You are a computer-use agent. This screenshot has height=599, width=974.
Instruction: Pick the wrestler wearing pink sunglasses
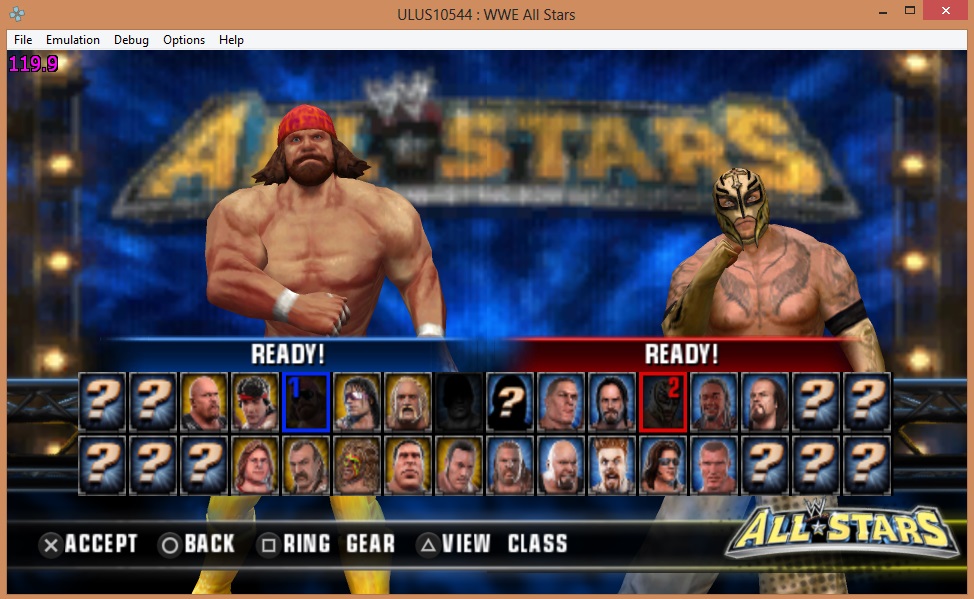(x=358, y=401)
